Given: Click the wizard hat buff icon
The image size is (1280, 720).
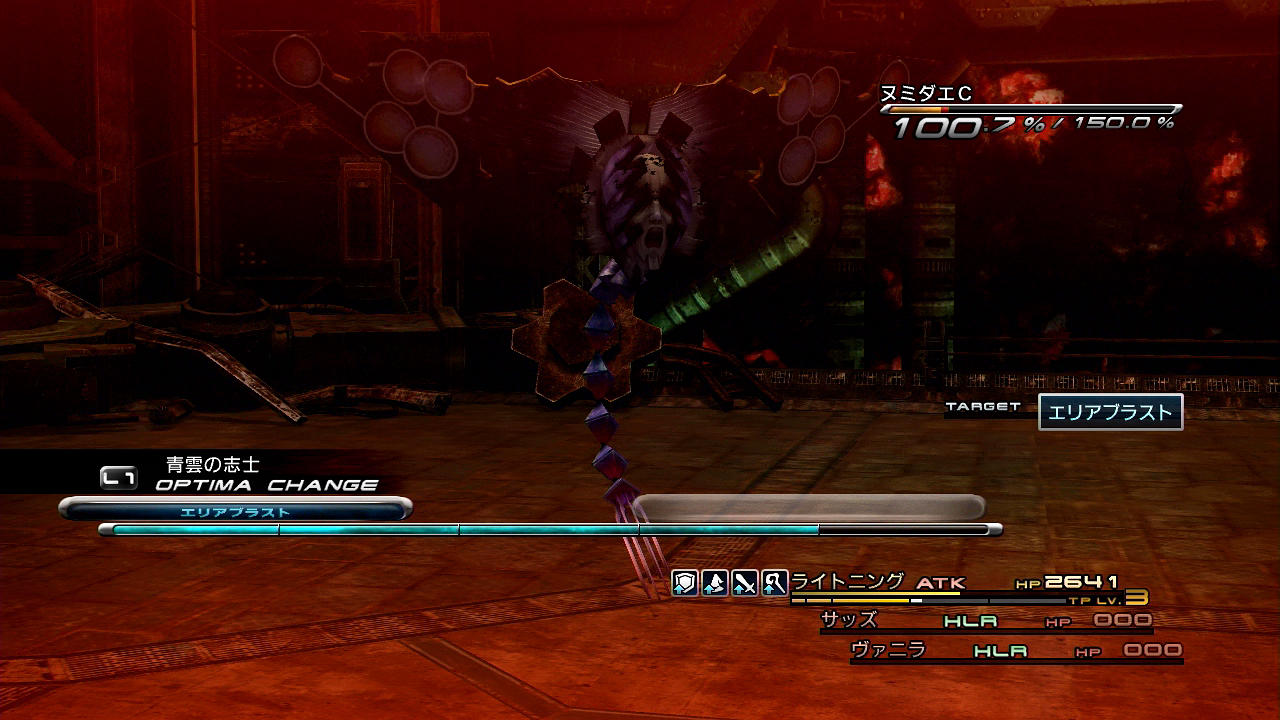Looking at the screenshot, I should point(714,583).
